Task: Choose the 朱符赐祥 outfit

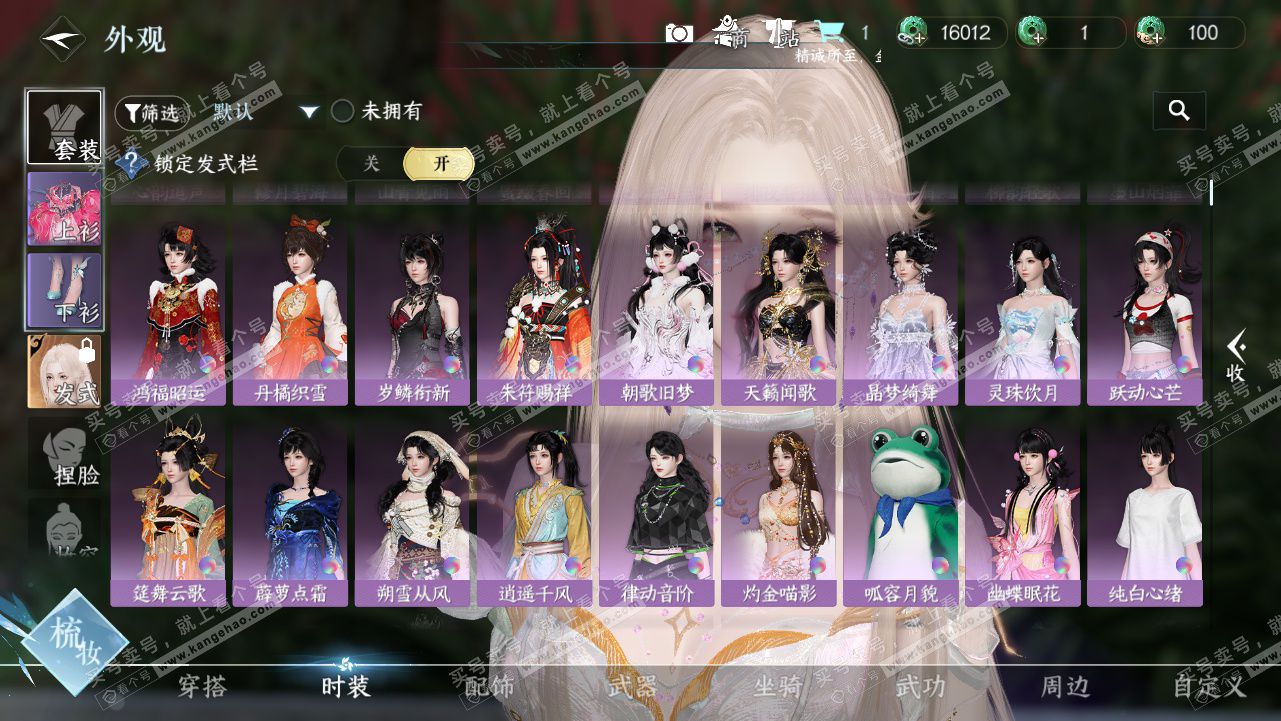Action: 534,312
